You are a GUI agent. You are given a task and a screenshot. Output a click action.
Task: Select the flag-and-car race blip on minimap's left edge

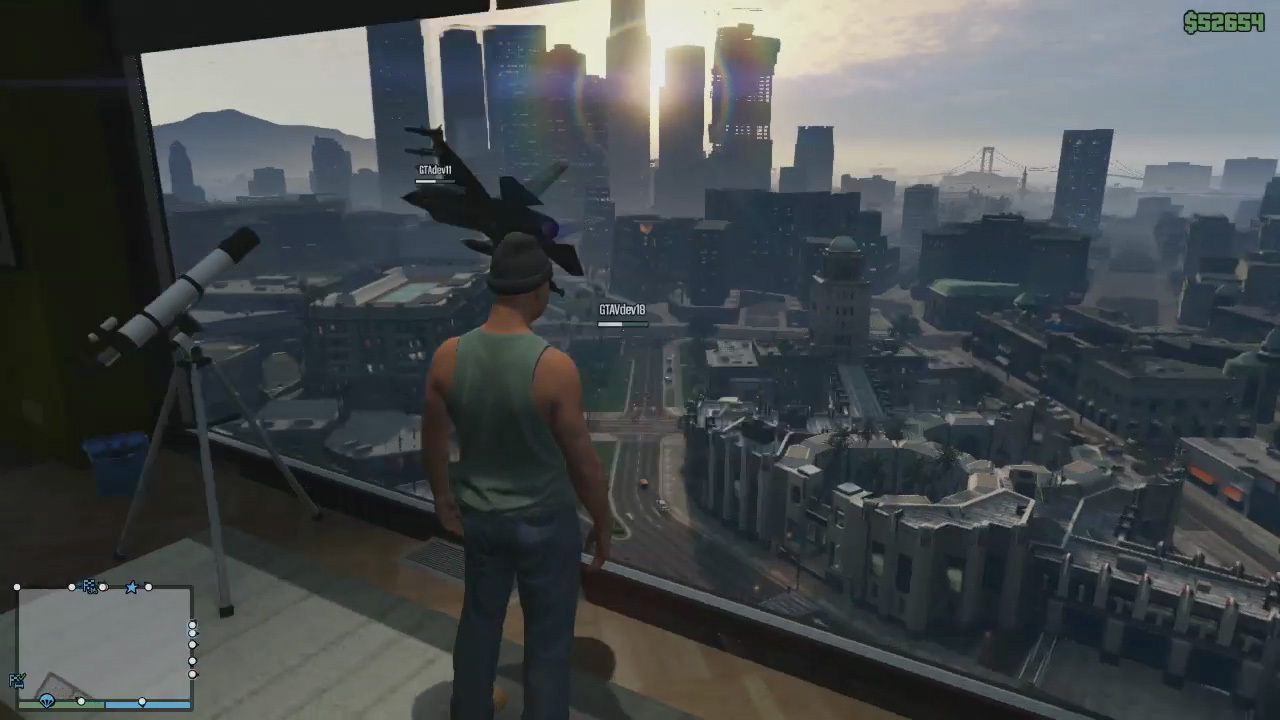(16, 681)
